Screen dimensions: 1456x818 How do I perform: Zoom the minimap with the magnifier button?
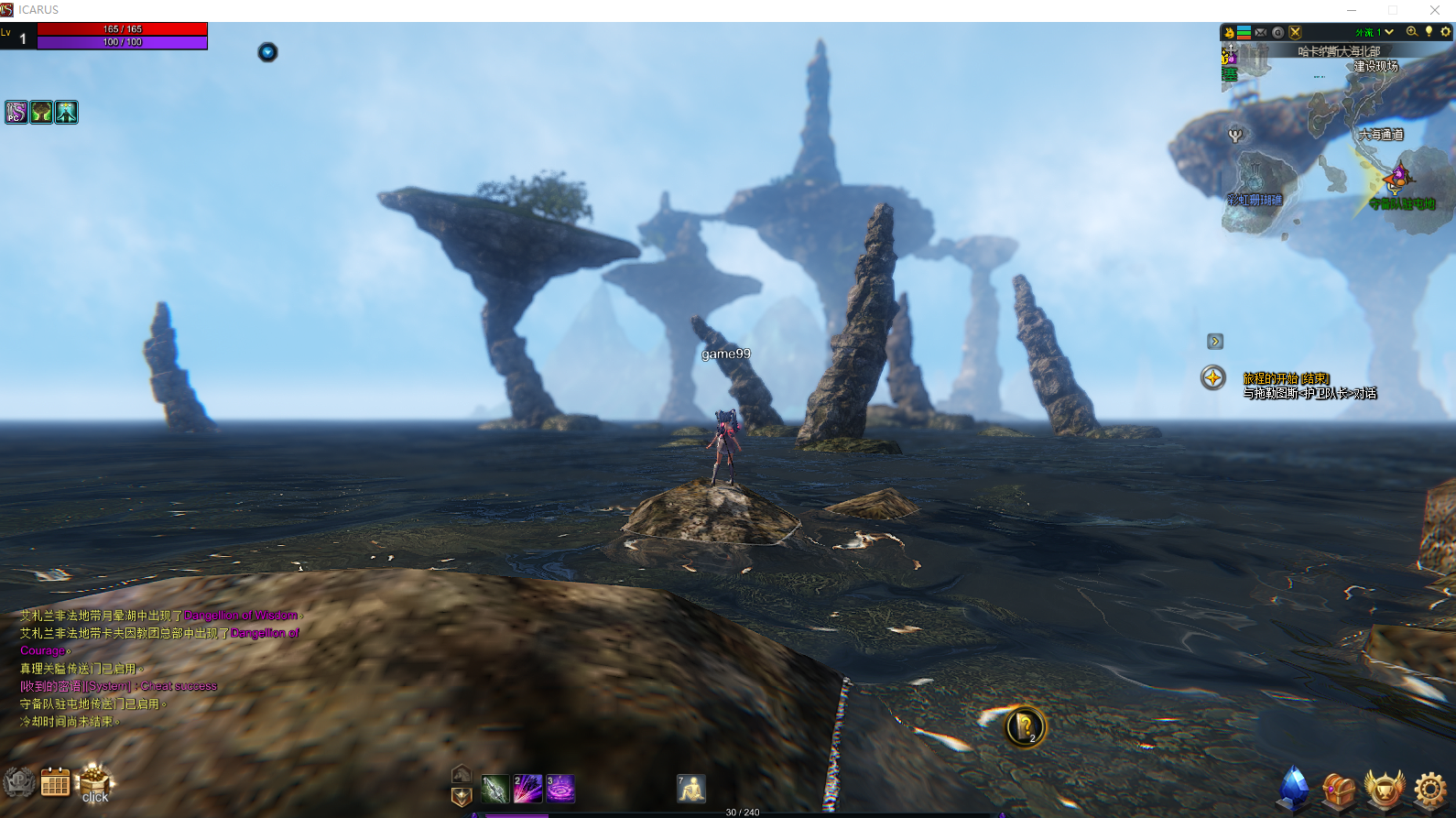1411,32
